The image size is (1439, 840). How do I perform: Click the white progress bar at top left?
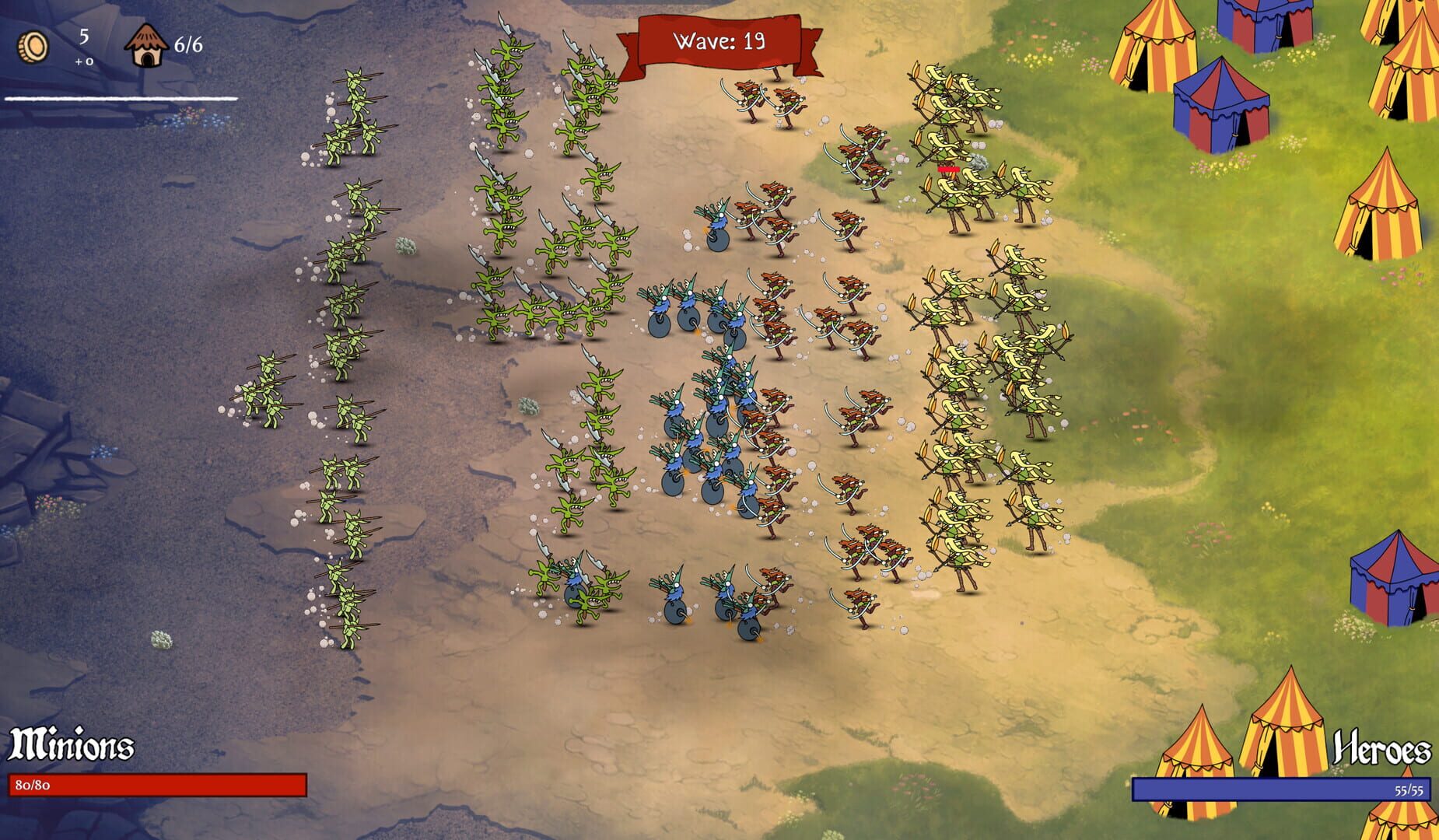click(121, 99)
